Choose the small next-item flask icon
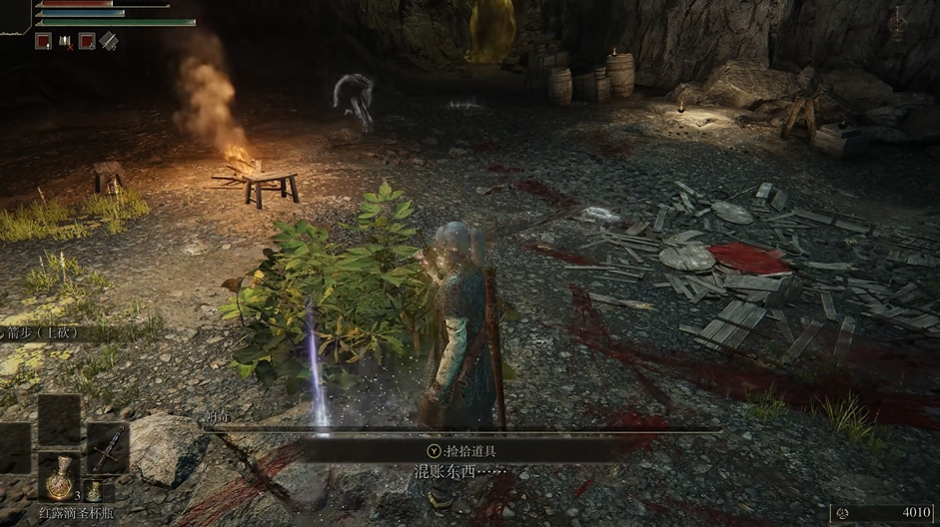Screen dimensions: 940x527 [x=93, y=490]
